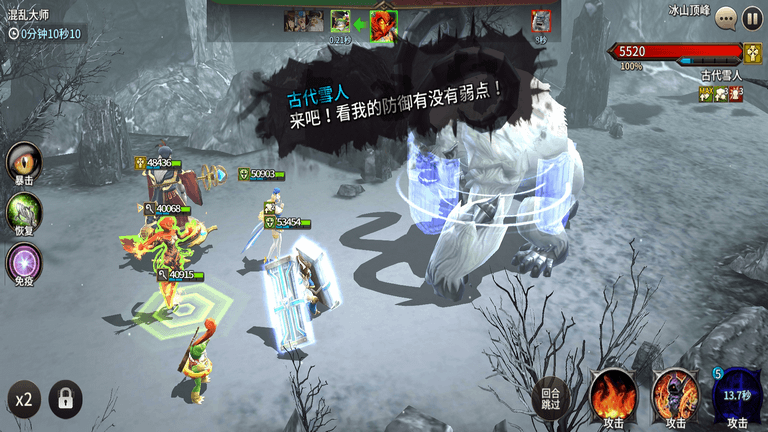Select the red-haired hero in turn order

coord(384,22)
